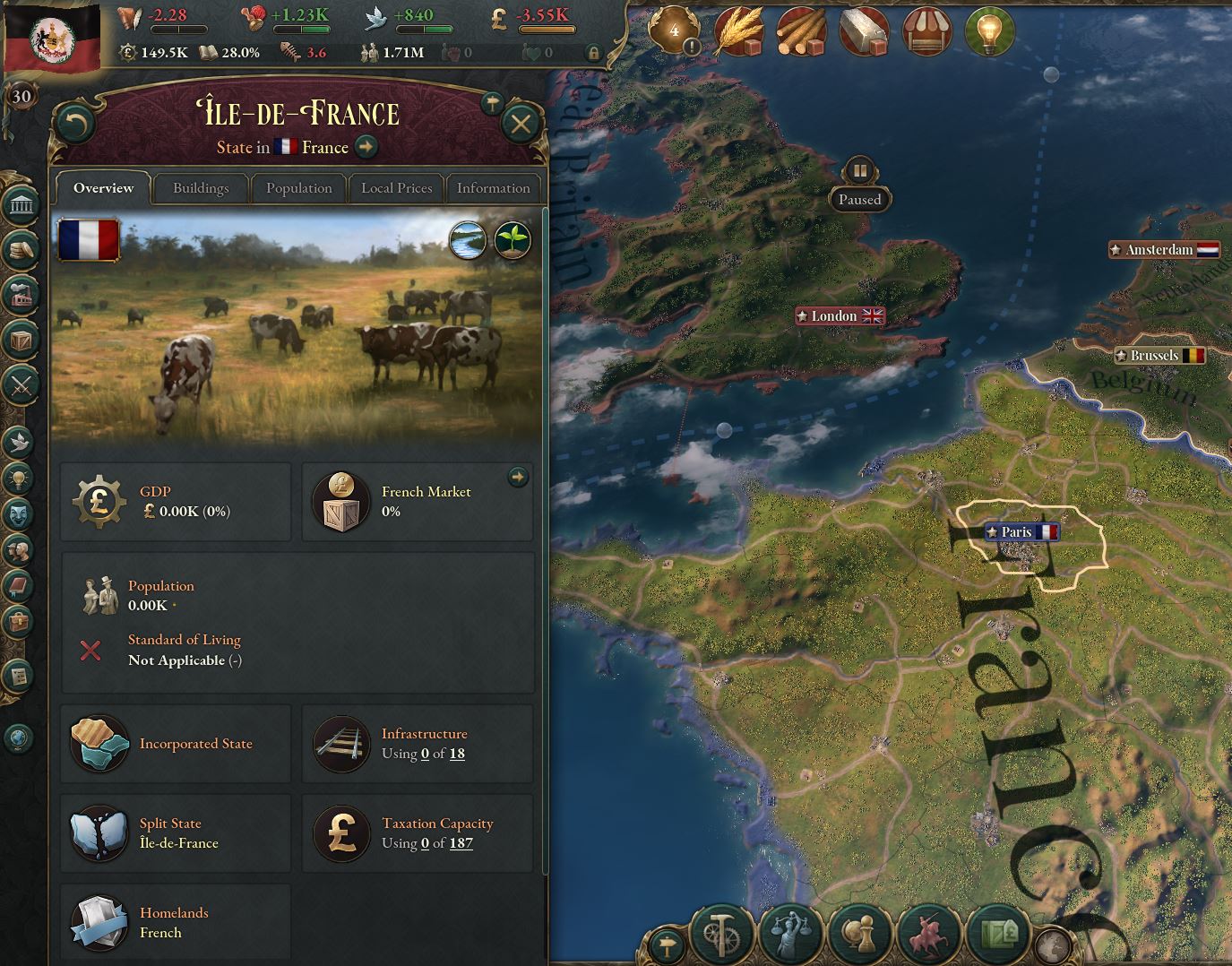Click the Split State option
The width and height of the screenshot is (1232, 966).
[x=176, y=832]
